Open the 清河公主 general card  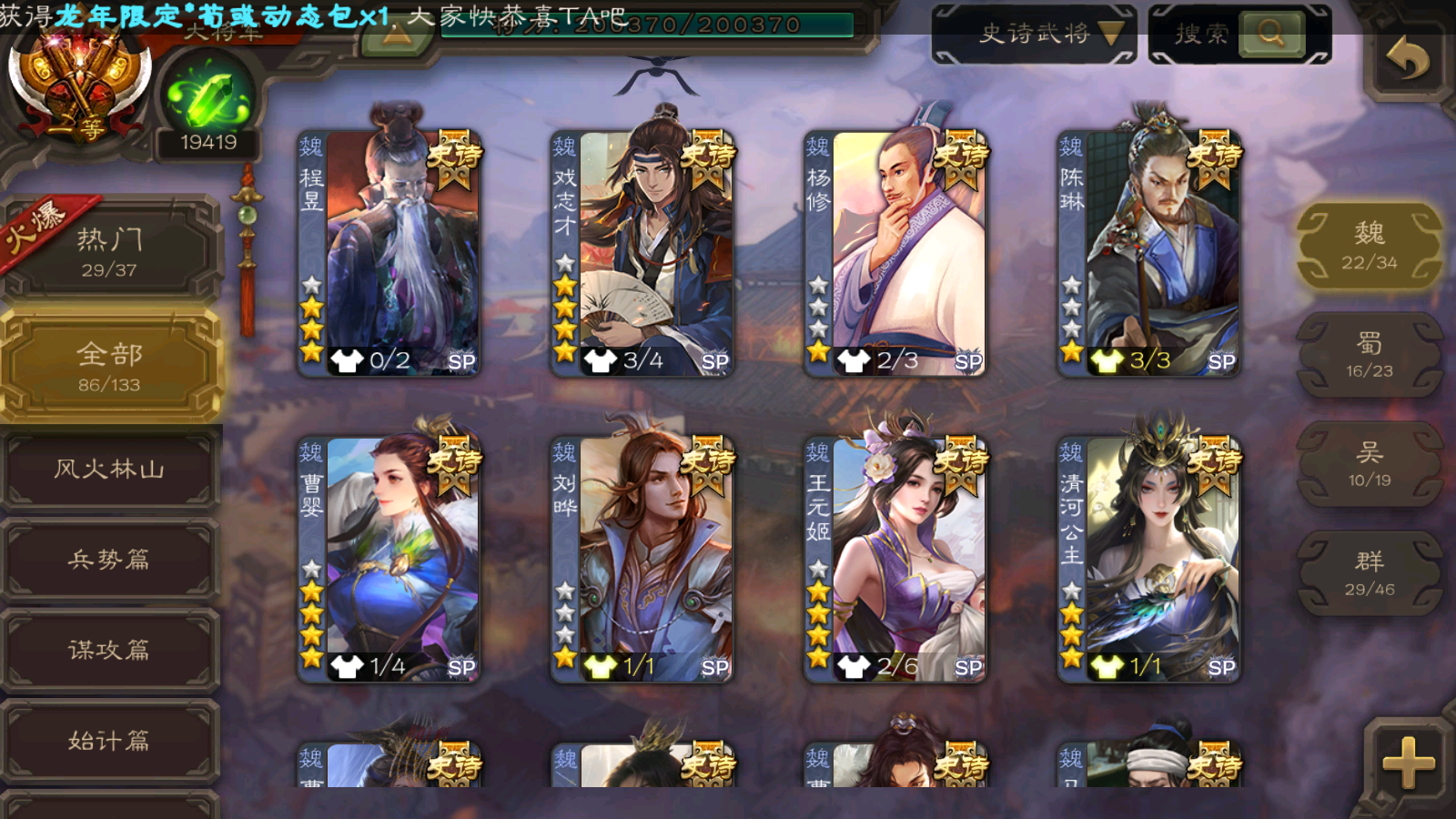pyautogui.click(x=1148, y=559)
